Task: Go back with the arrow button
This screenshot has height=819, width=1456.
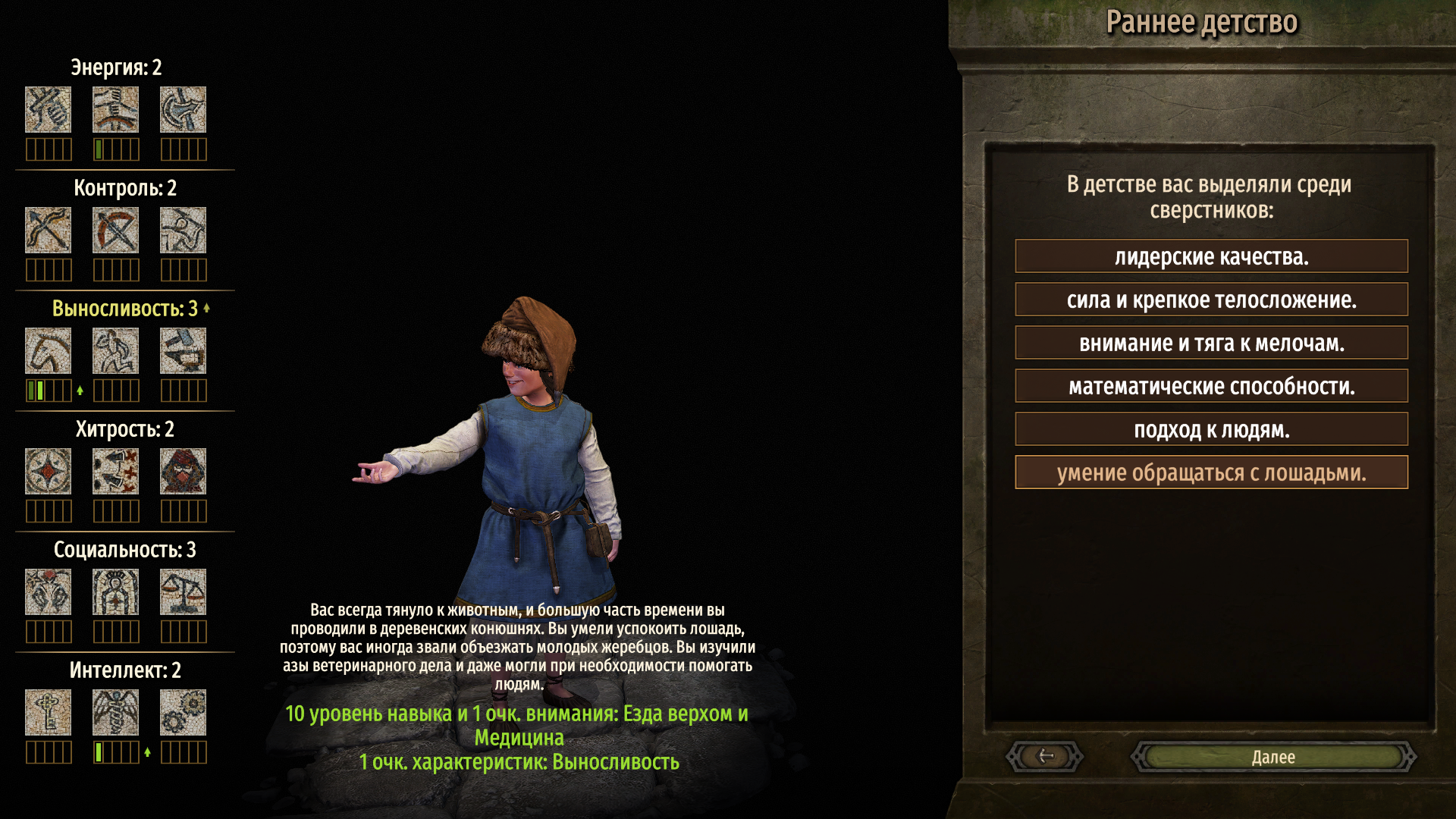Action: coord(1045,756)
